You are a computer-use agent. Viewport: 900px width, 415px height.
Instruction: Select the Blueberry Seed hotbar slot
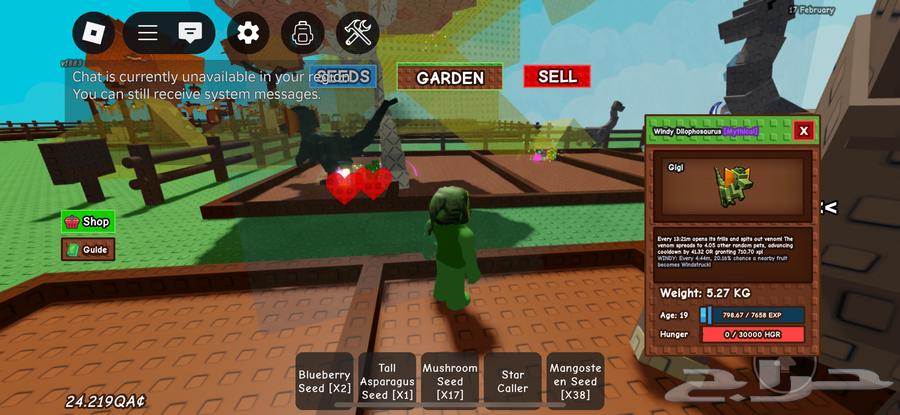pos(325,382)
